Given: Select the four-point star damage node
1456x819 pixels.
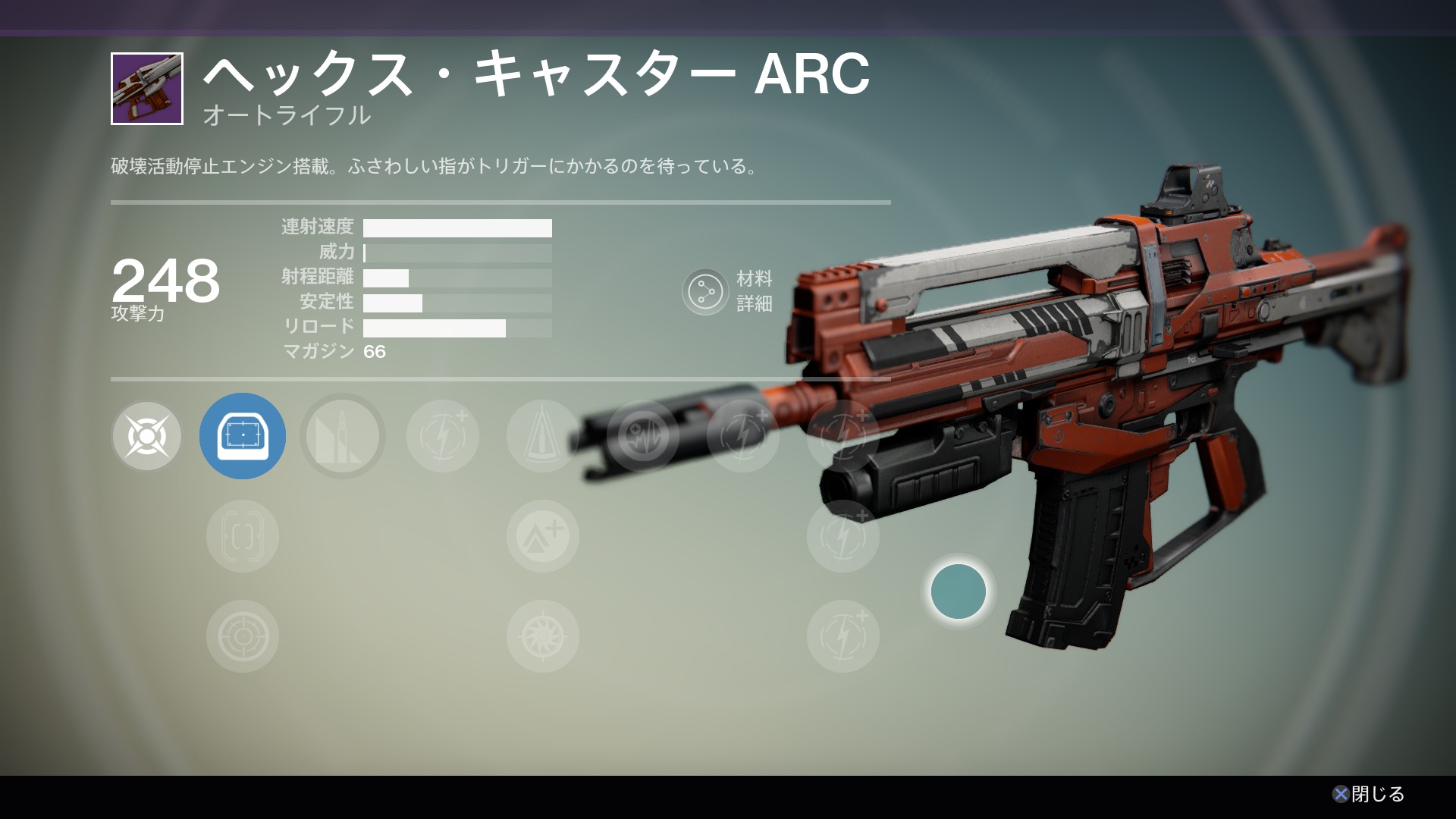Looking at the screenshot, I should pyautogui.click(x=146, y=436).
